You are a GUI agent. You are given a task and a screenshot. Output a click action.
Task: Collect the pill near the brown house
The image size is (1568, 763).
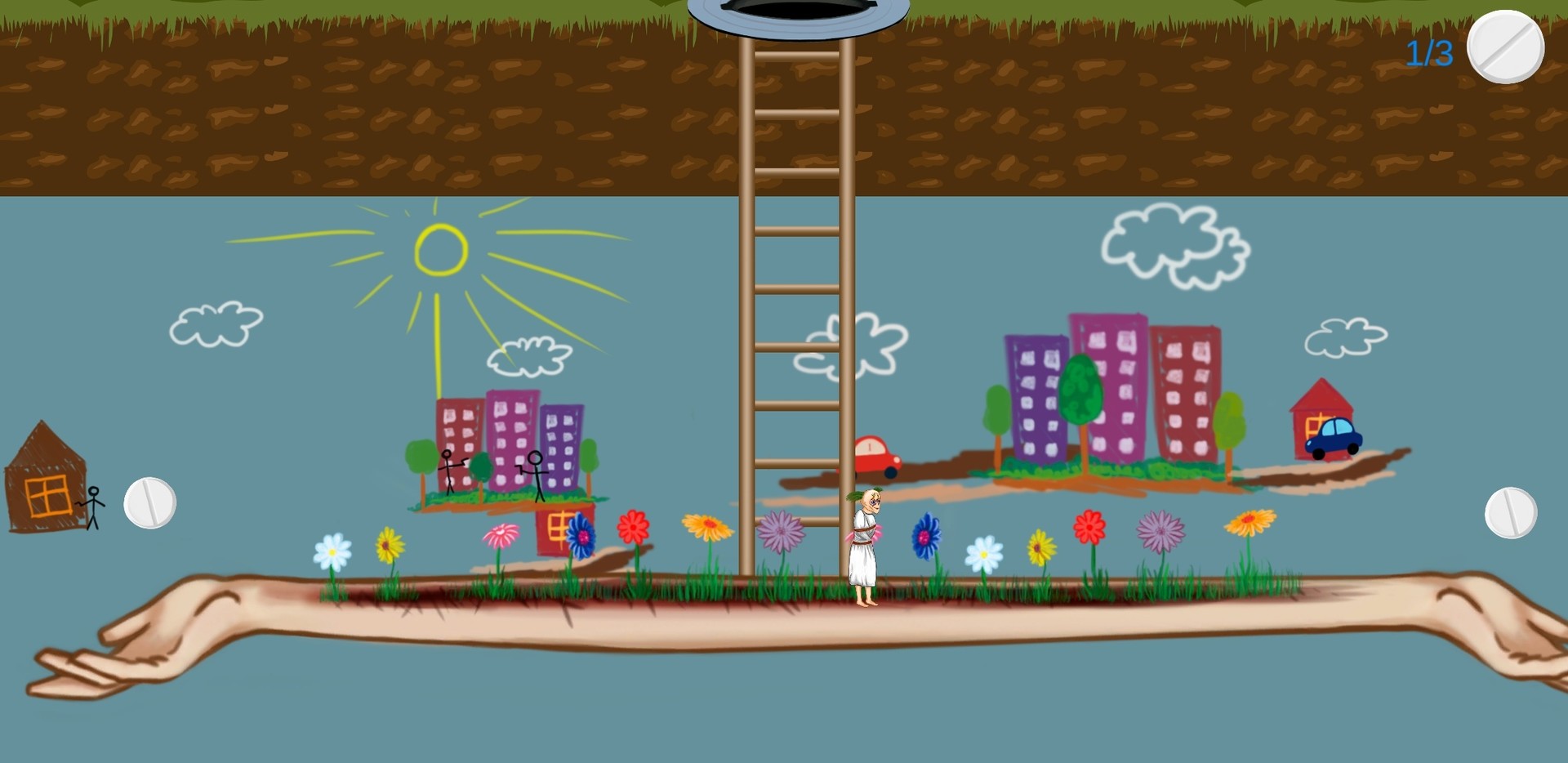click(x=149, y=503)
